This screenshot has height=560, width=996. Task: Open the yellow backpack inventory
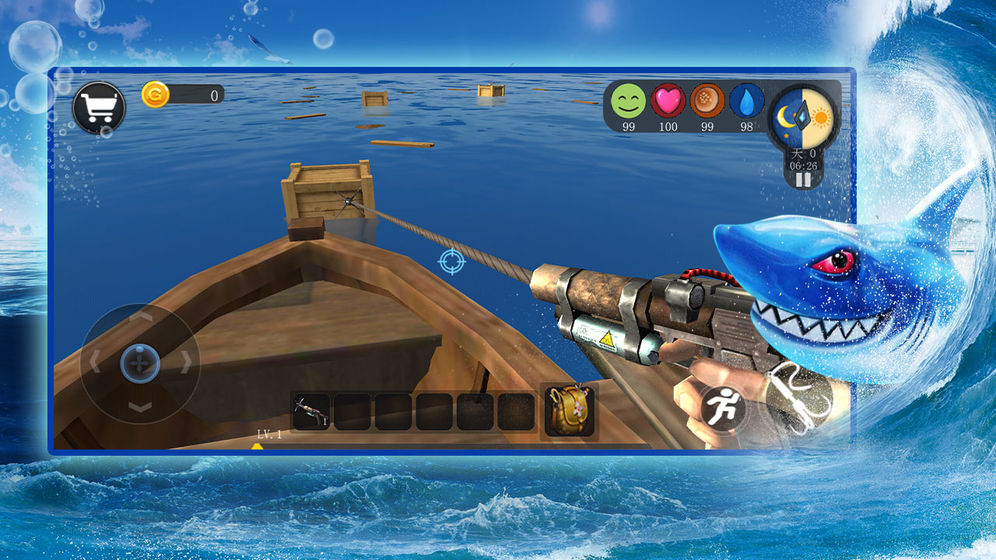[x=569, y=411]
